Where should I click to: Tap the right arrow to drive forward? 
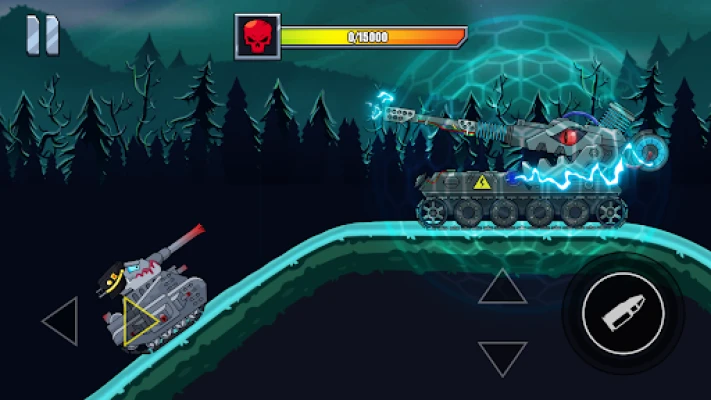[x=140, y=322]
